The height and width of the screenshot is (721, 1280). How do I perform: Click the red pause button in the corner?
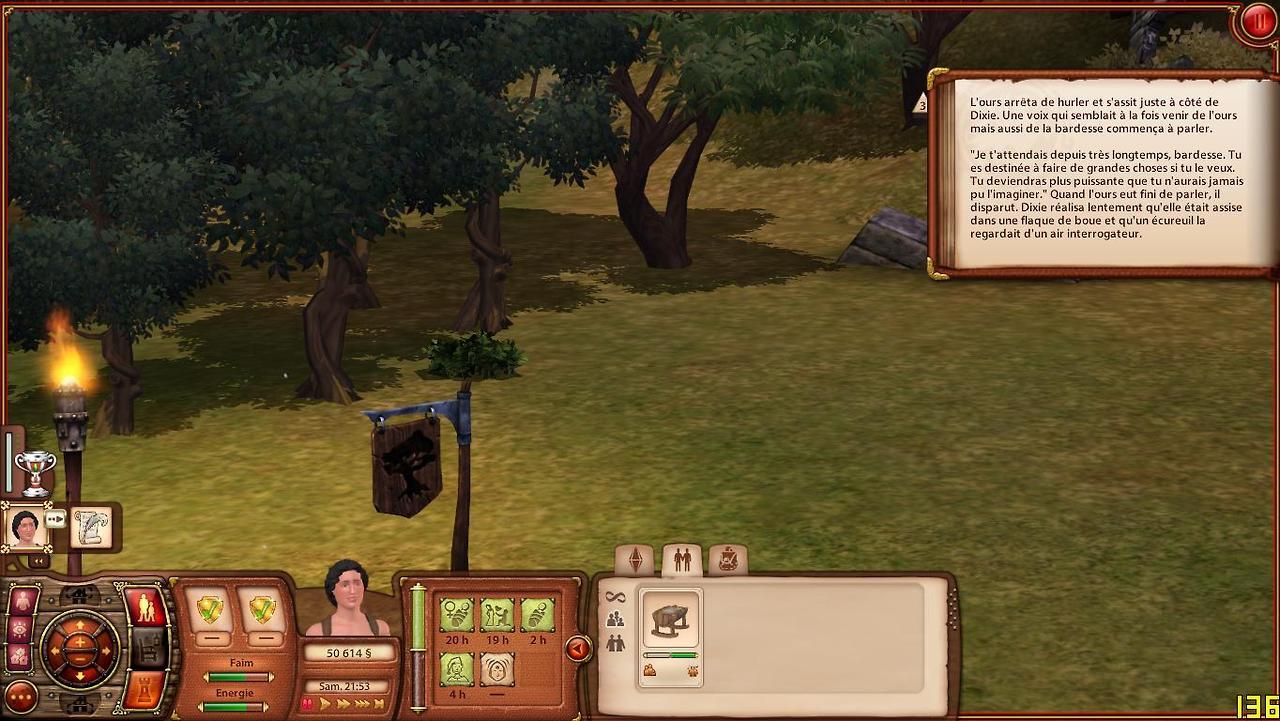1257,22
